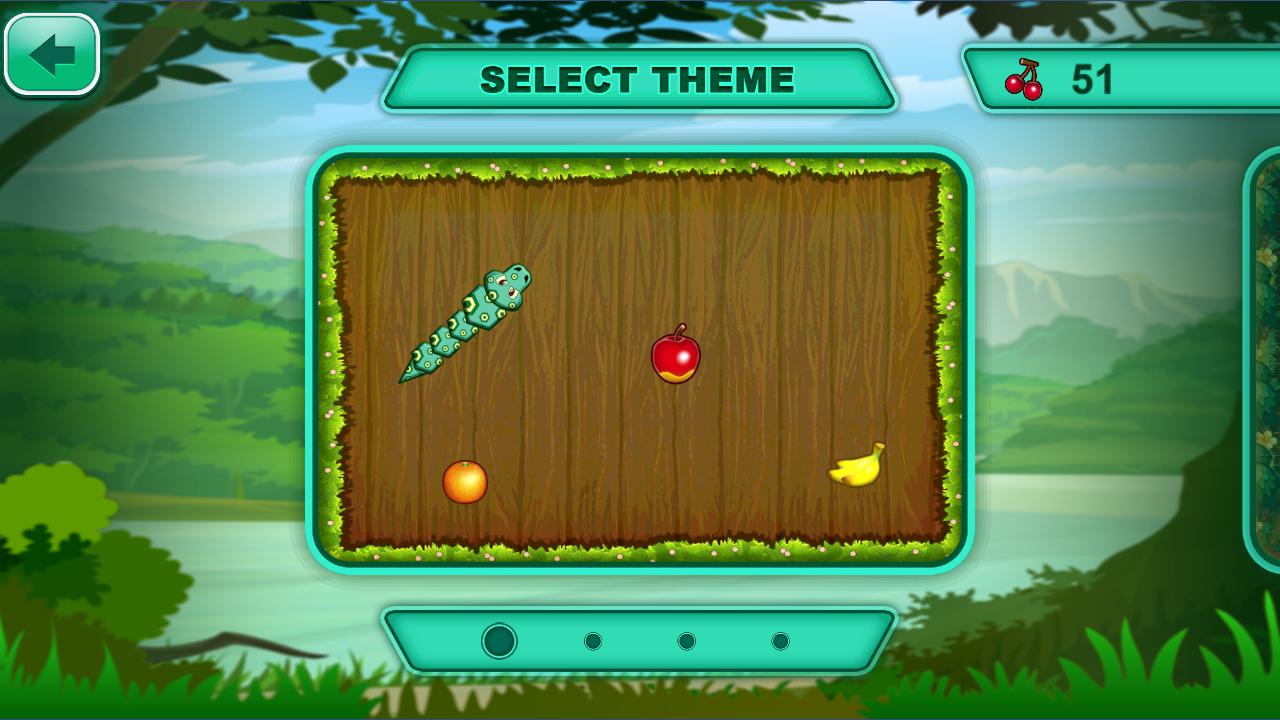Select the first, enlarged page indicator dot

click(x=499, y=641)
